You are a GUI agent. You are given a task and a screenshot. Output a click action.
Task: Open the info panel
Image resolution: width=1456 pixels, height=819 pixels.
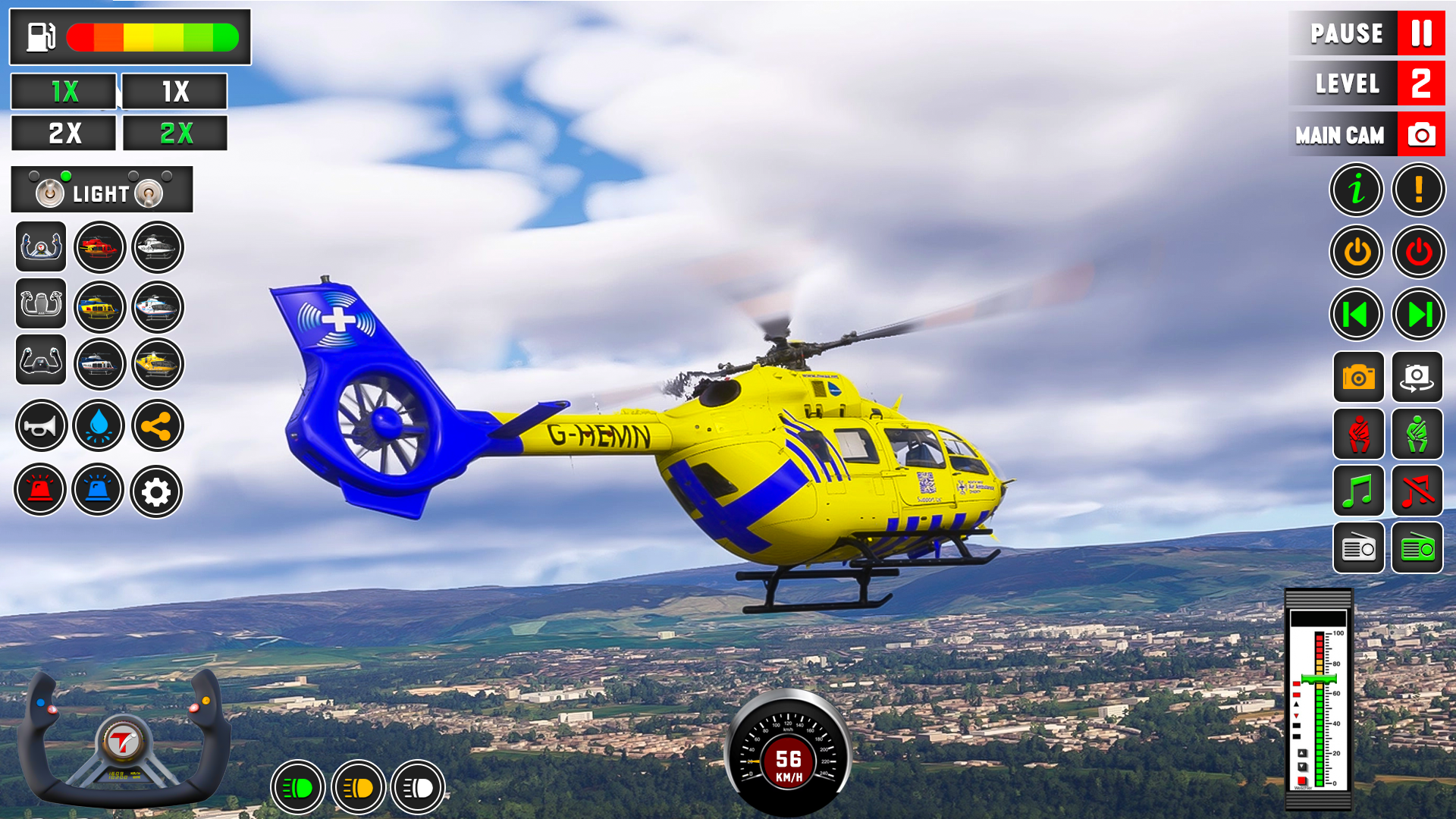(x=1357, y=190)
